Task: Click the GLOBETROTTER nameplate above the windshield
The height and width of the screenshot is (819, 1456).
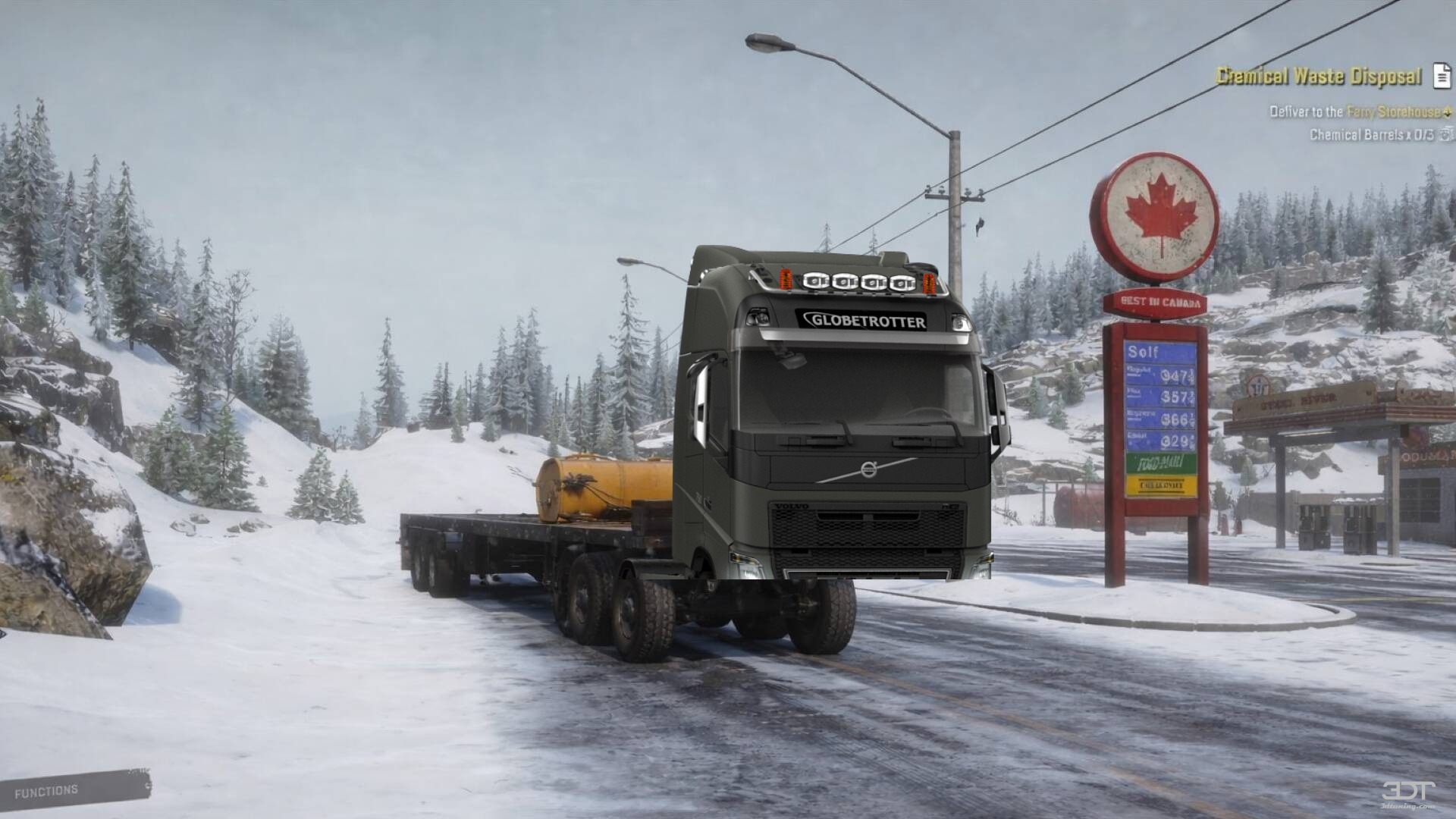Action: pyautogui.click(x=864, y=322)
